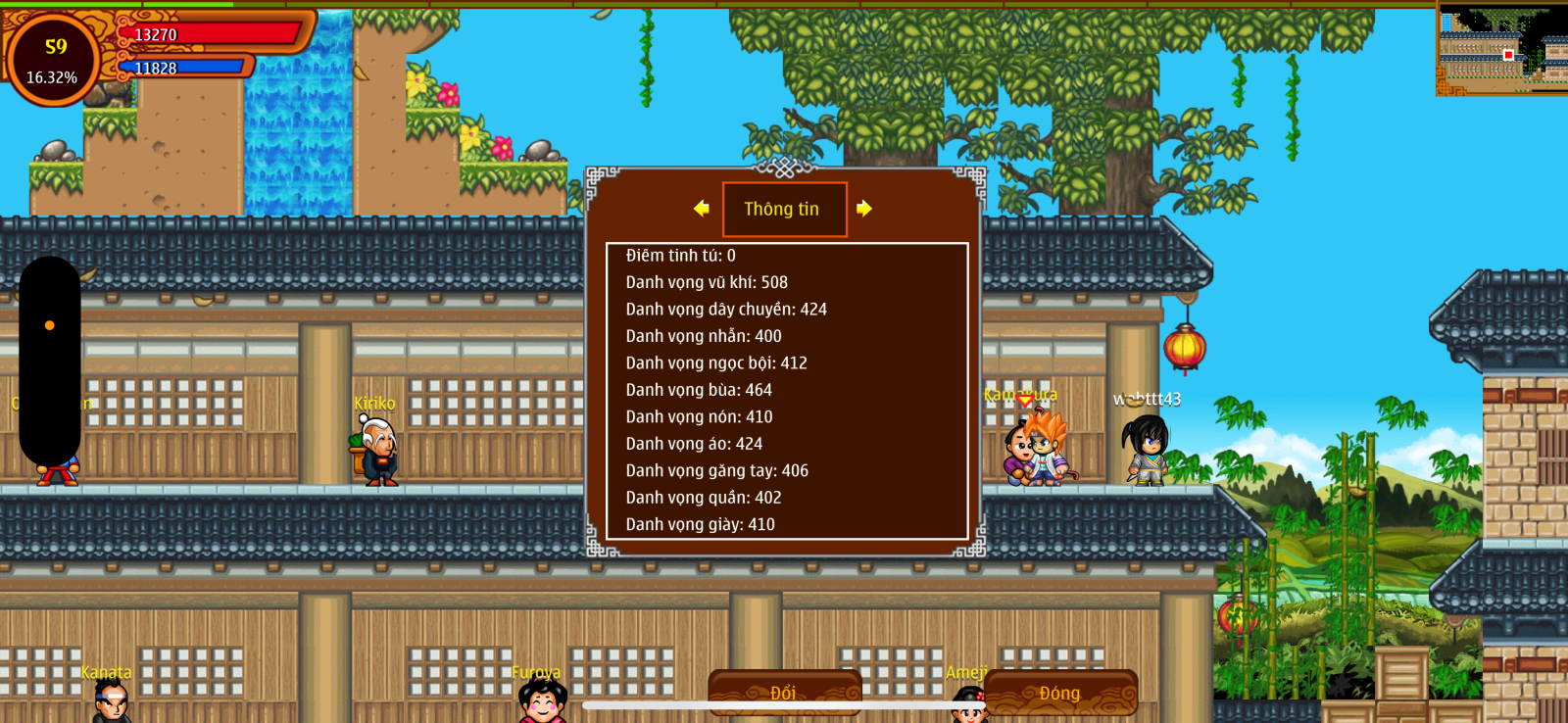Select the Thông tin tab header
This screenshot has height=723, width=1568.
783,210
